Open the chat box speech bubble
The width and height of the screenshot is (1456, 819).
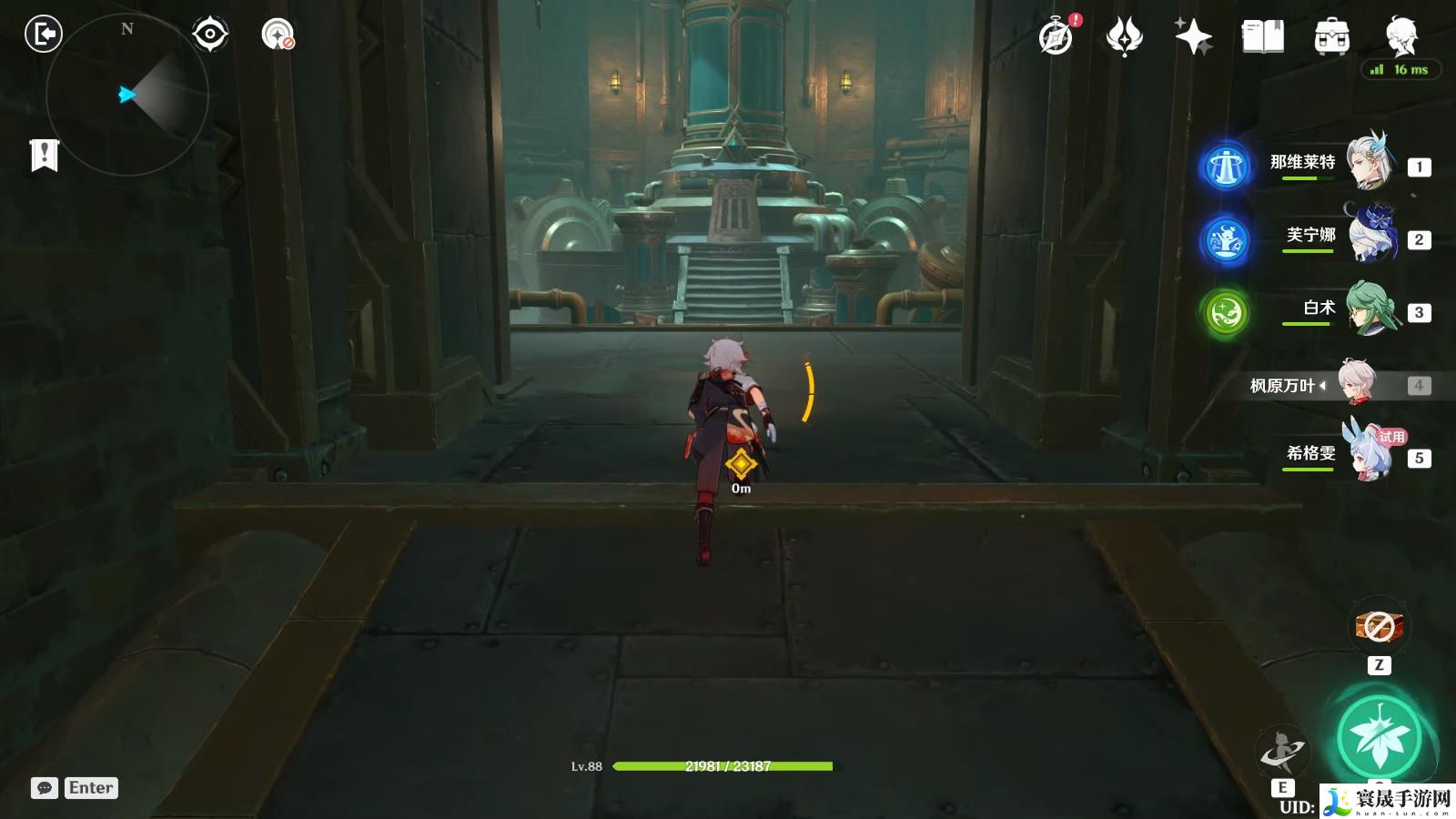coord(44,788)
